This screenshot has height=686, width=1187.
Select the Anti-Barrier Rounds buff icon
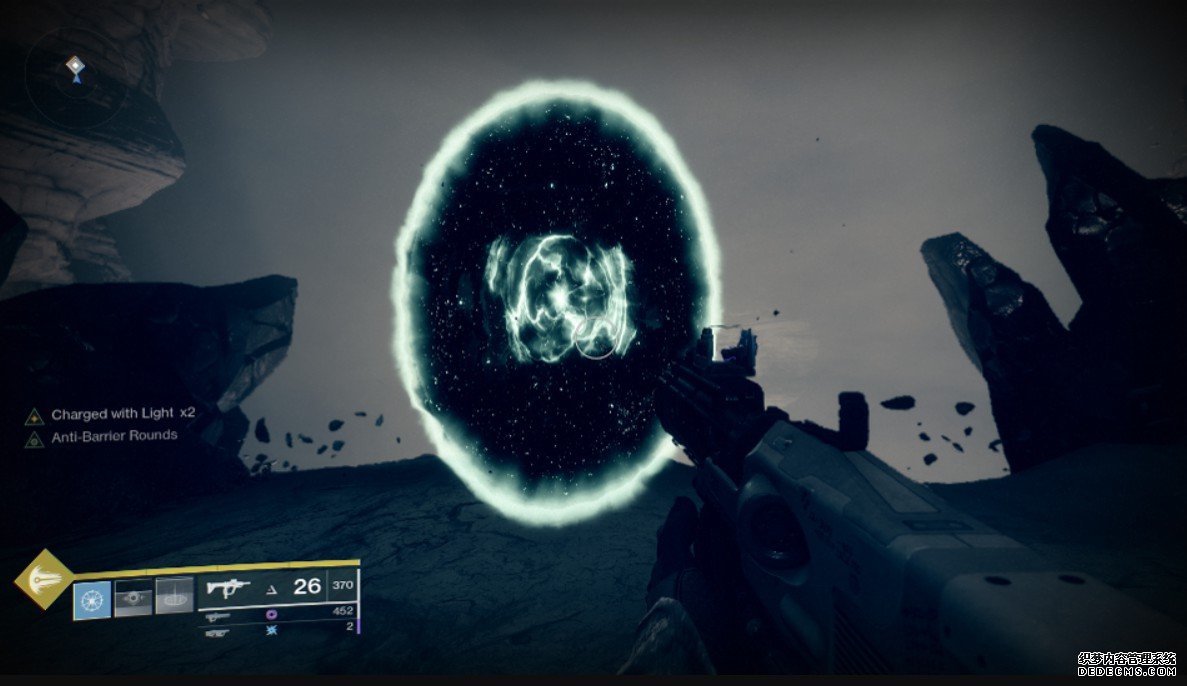click(x=34, y=437)
